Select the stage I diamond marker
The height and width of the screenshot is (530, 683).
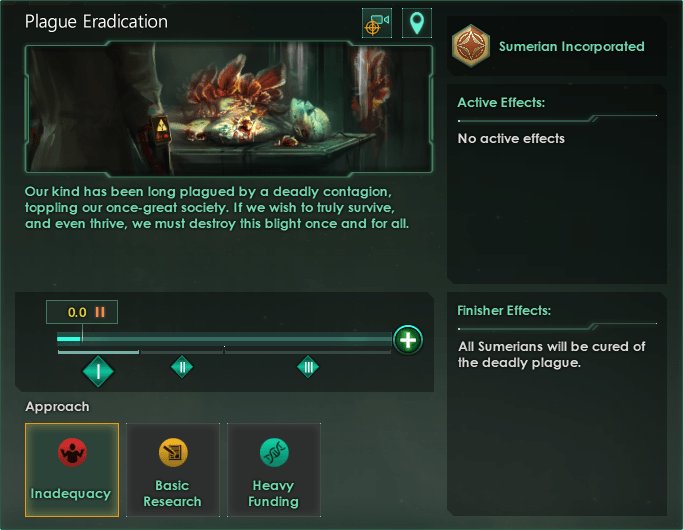coord(98,372)
